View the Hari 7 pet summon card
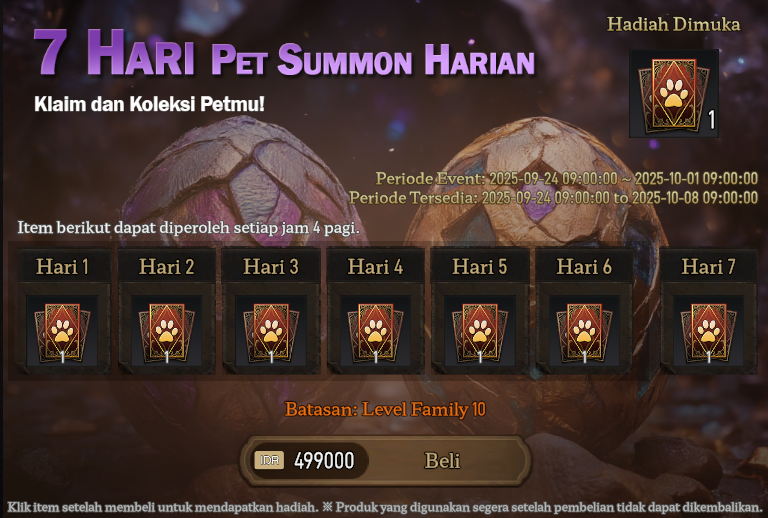The width and height of the screenshot is (768, 518). (708, 329)
